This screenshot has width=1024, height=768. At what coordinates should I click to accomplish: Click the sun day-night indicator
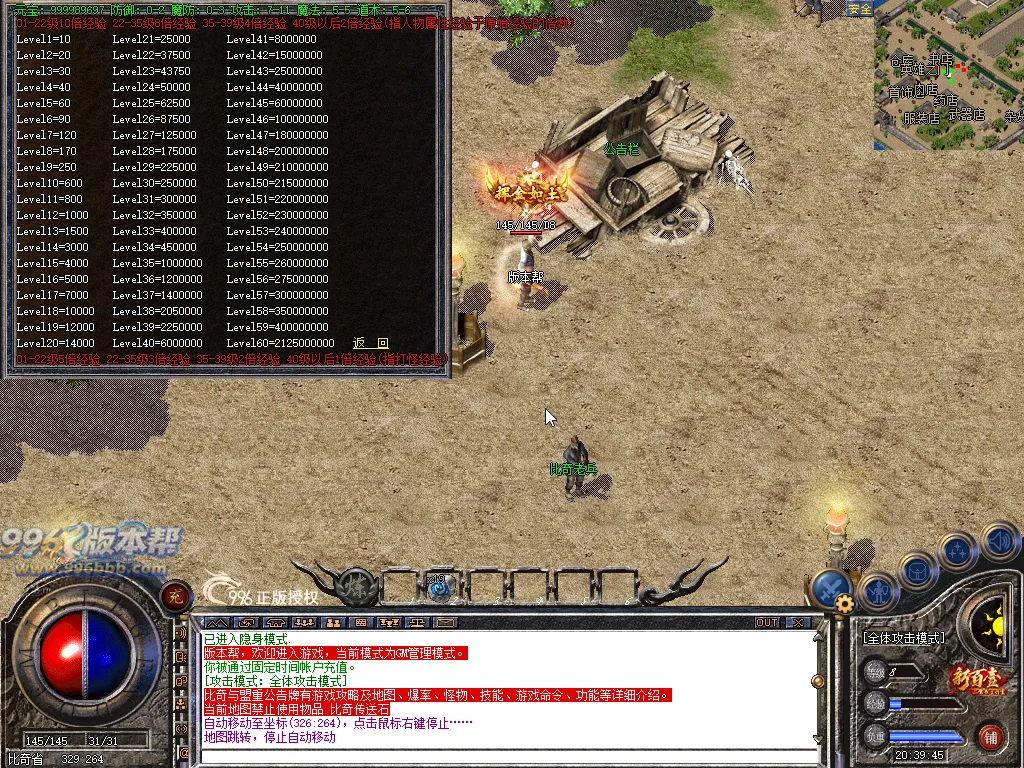pos(991,628)
